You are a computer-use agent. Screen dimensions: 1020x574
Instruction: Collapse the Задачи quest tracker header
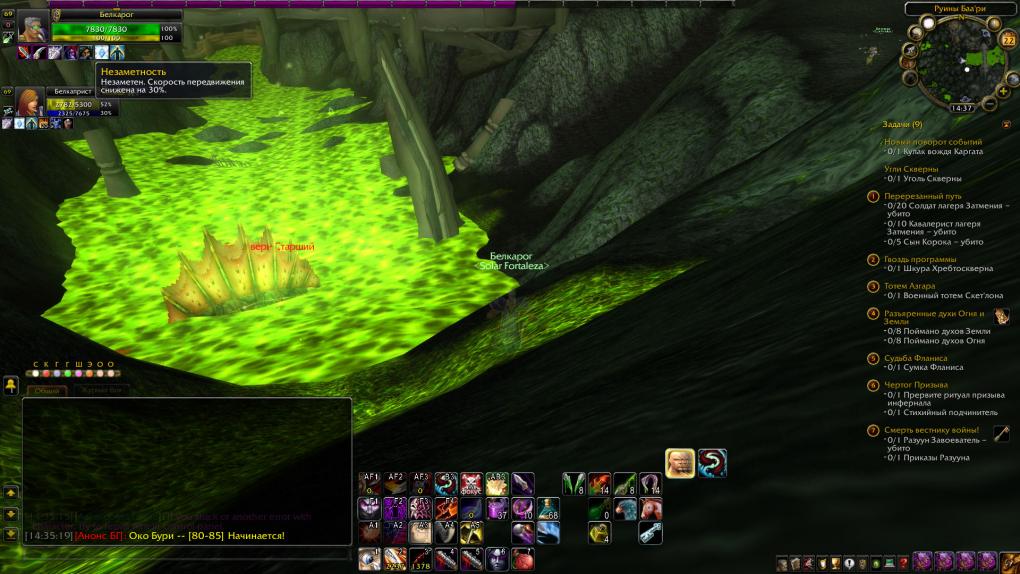[902, 125]
